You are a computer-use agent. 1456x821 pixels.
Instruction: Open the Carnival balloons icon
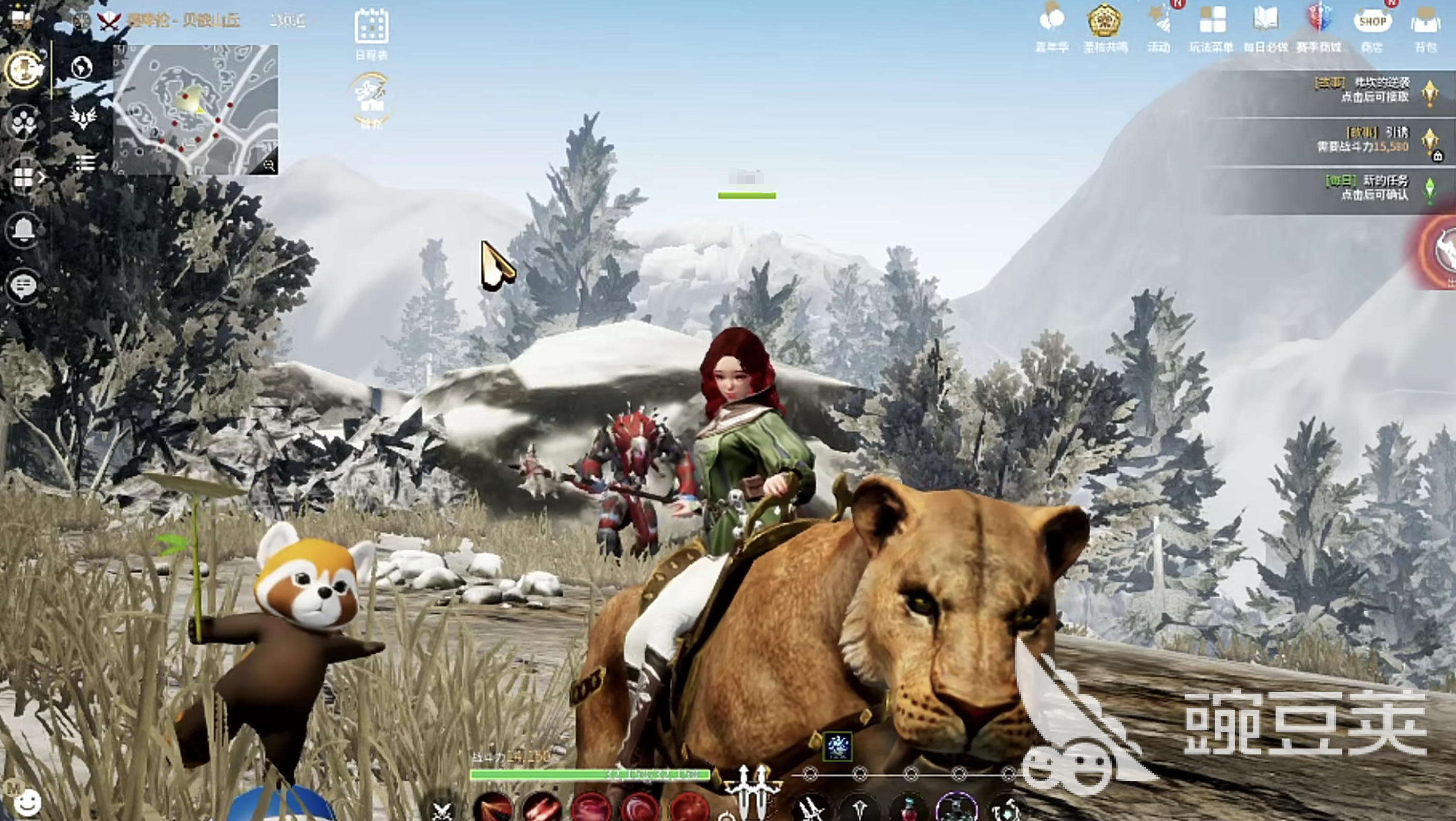[x=1051, y=22]
